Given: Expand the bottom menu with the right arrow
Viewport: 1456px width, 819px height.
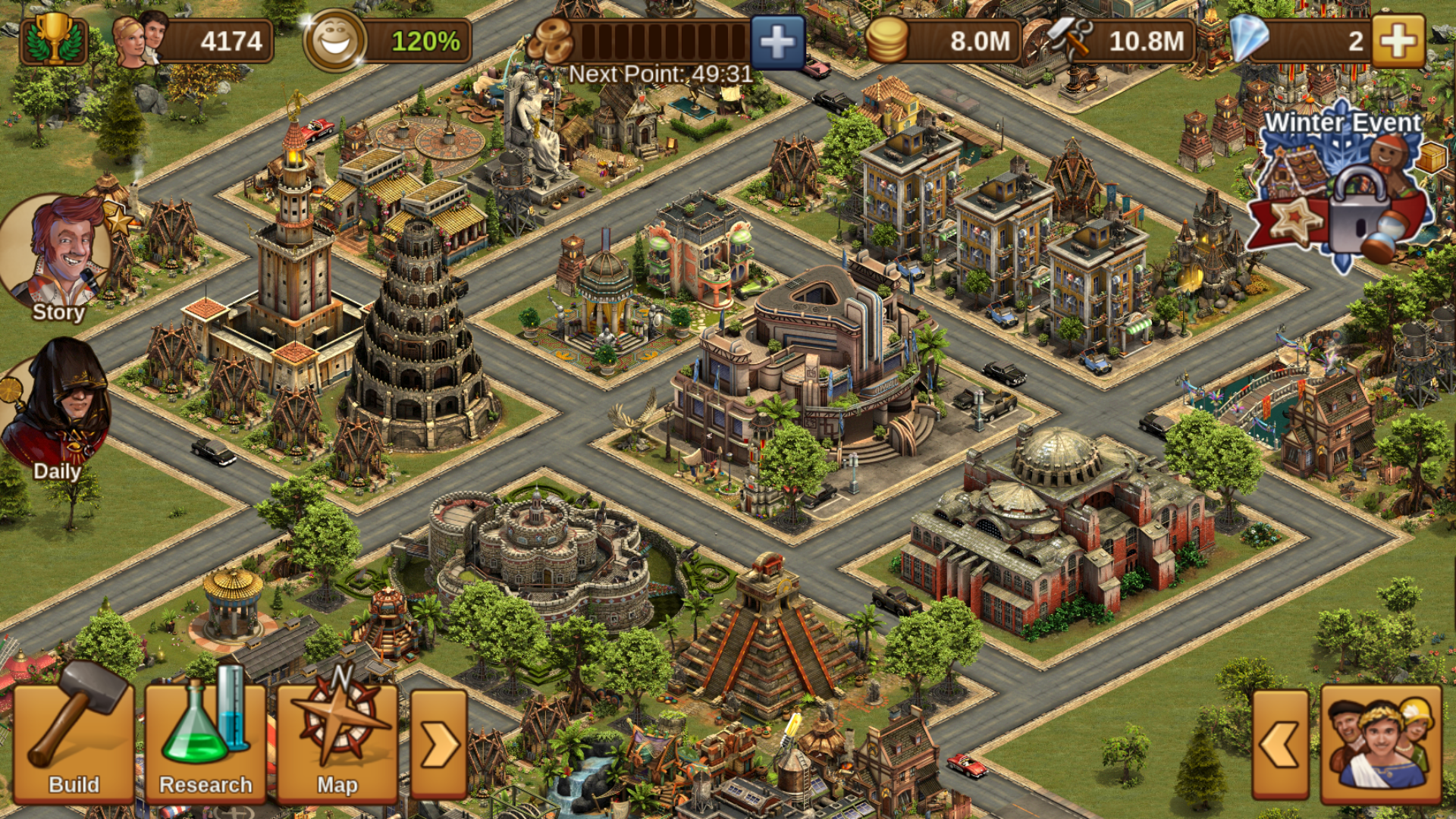Looking at the screenshot, I should (438, 745).
